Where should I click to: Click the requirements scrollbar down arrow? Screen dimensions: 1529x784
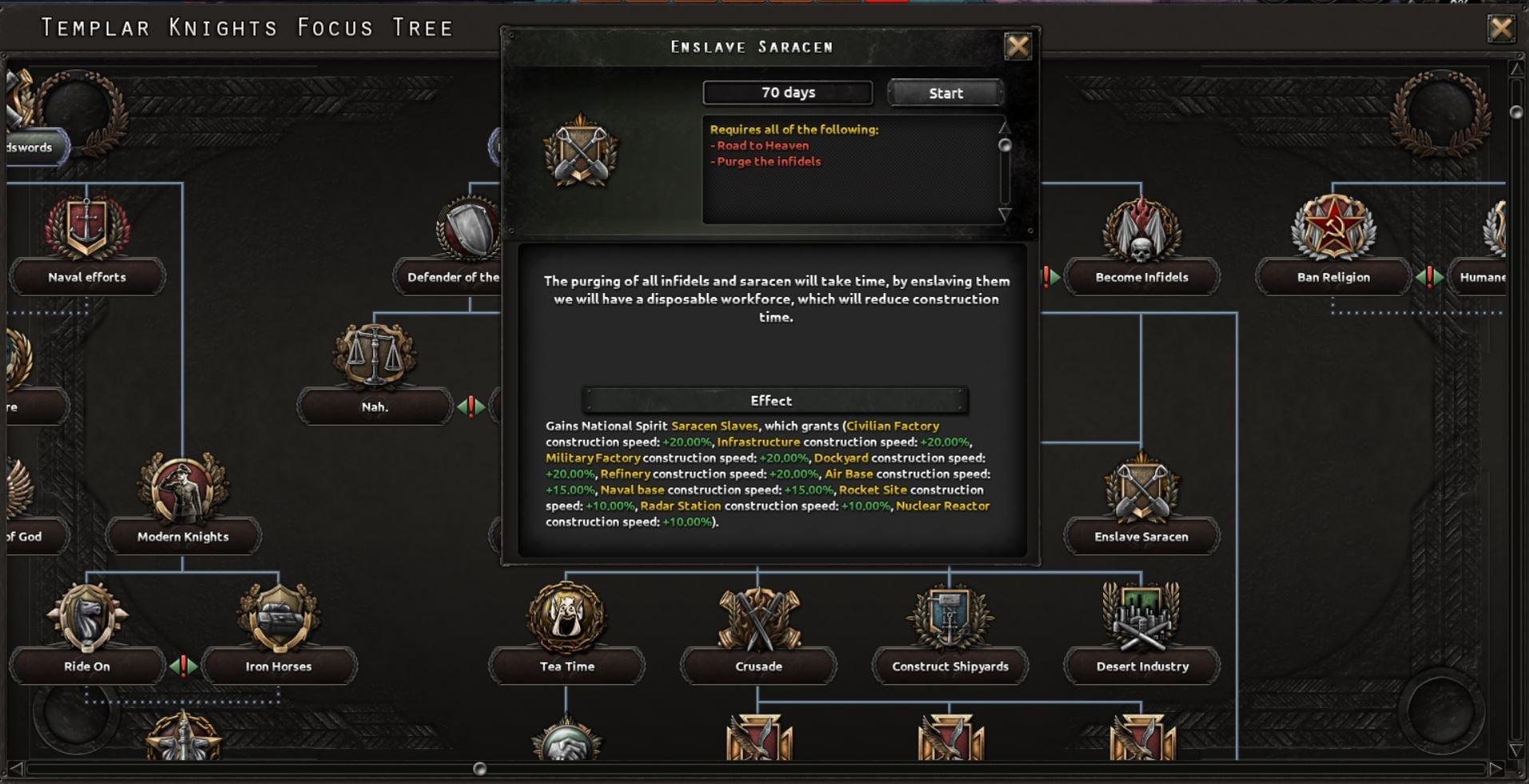point(1004,213)
